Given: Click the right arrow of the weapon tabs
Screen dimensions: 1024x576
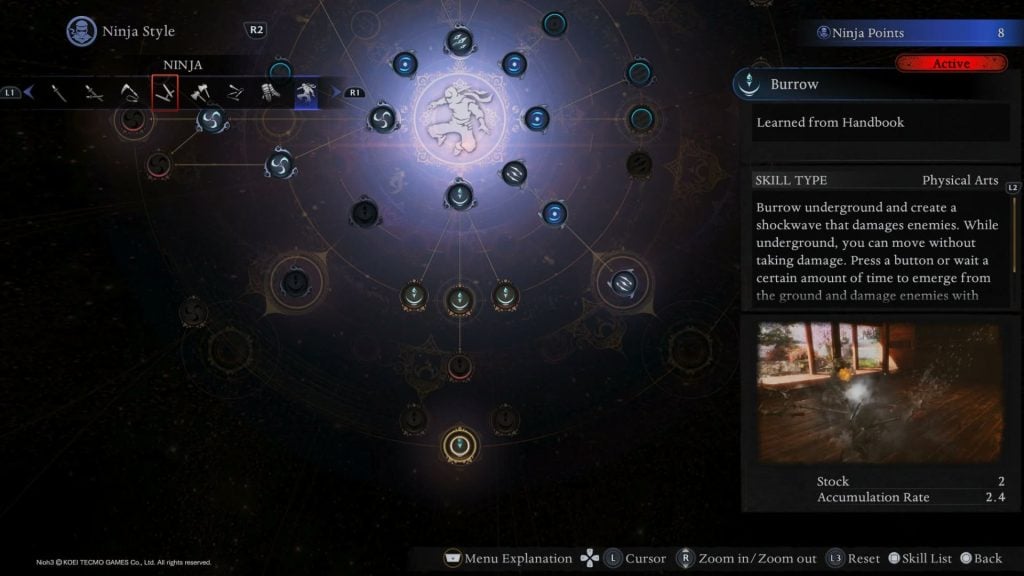Looking at the screenshot, I should click(336, 93).
